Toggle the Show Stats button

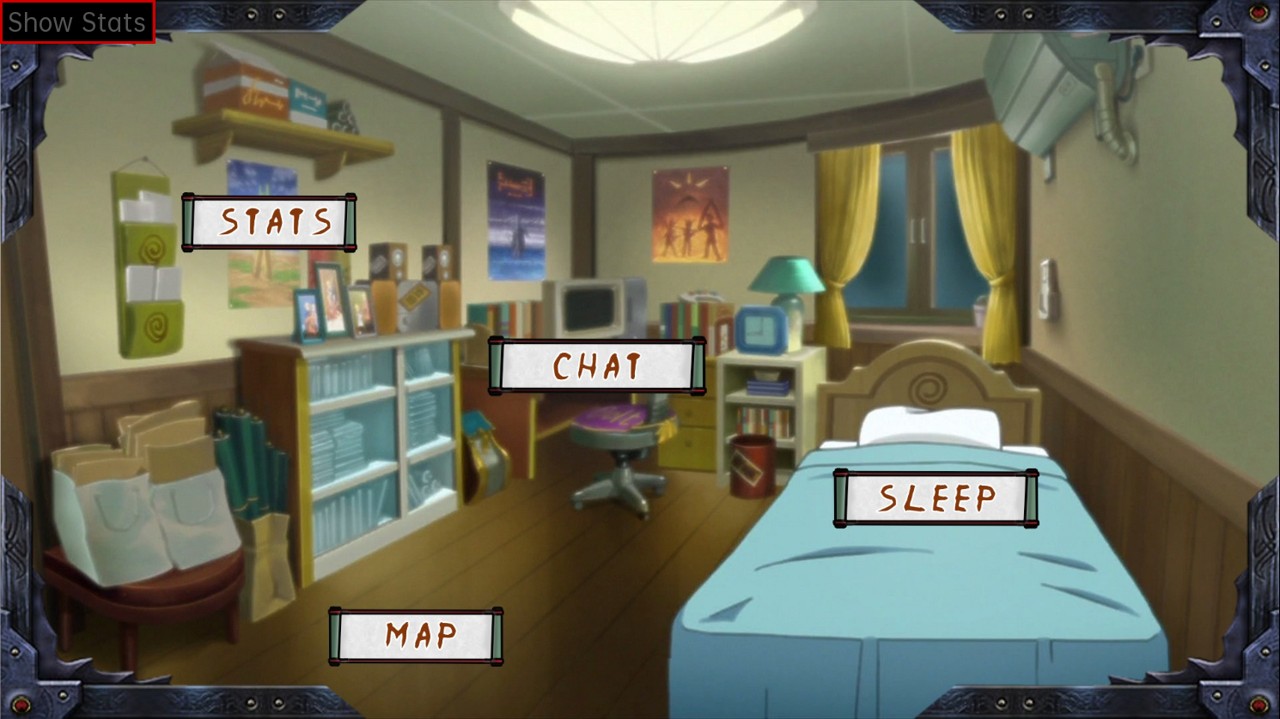(77, 22)
